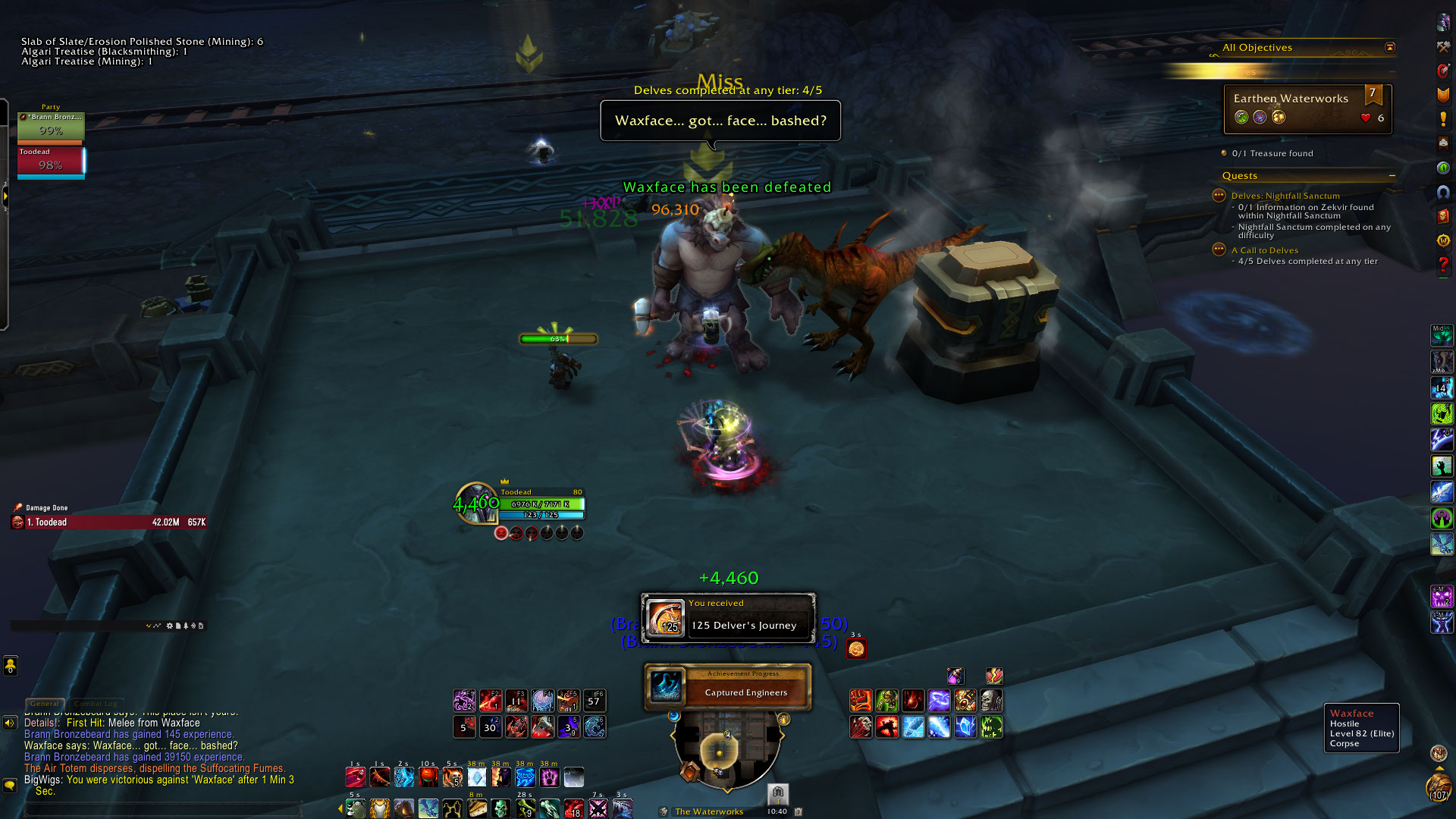Select the A Call to Delves quest
This screenshot has width=1456, height=819.
[1265, 250]
